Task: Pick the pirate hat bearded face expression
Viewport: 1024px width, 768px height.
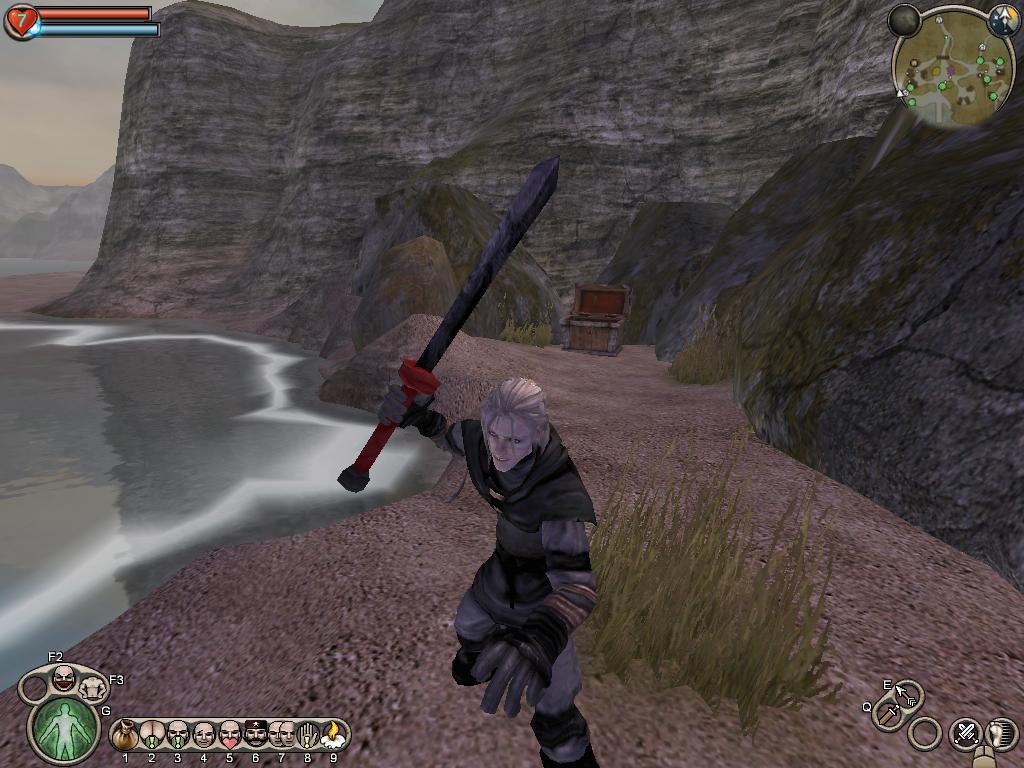Action: pos(256,735)
